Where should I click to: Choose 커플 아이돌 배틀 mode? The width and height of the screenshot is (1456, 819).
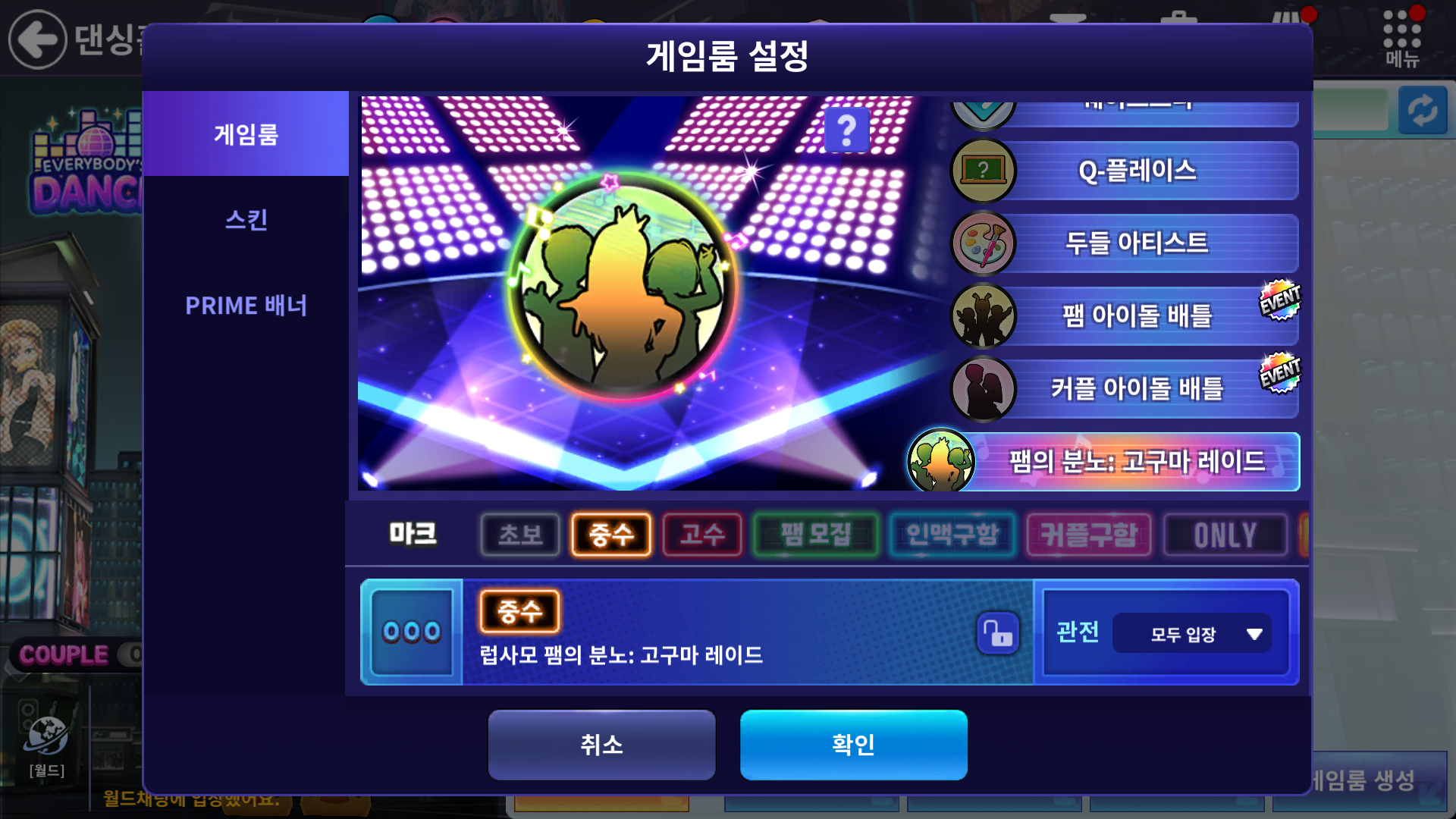click(1136, 388)
